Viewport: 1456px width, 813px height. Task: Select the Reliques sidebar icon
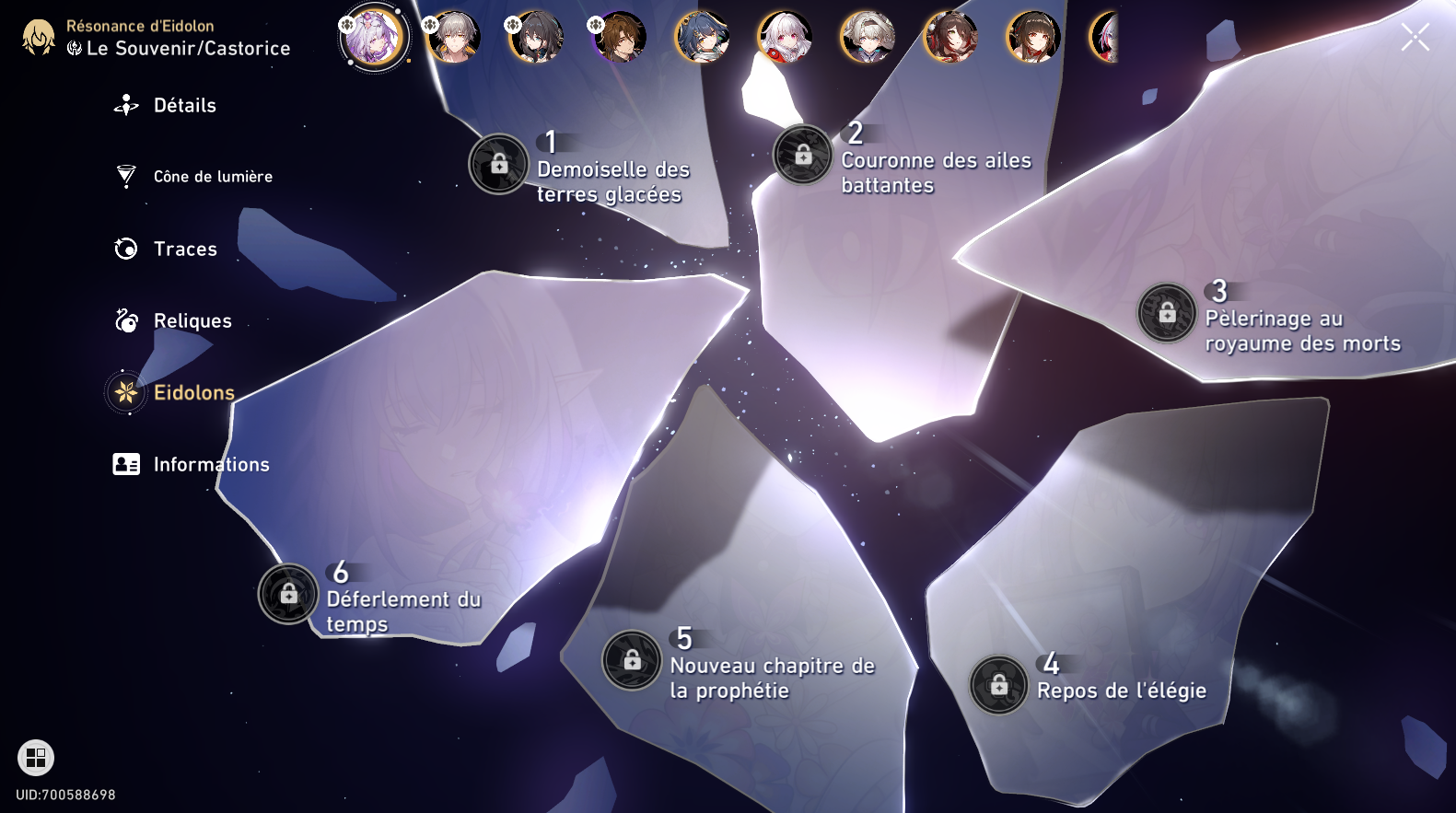[125, 320]
